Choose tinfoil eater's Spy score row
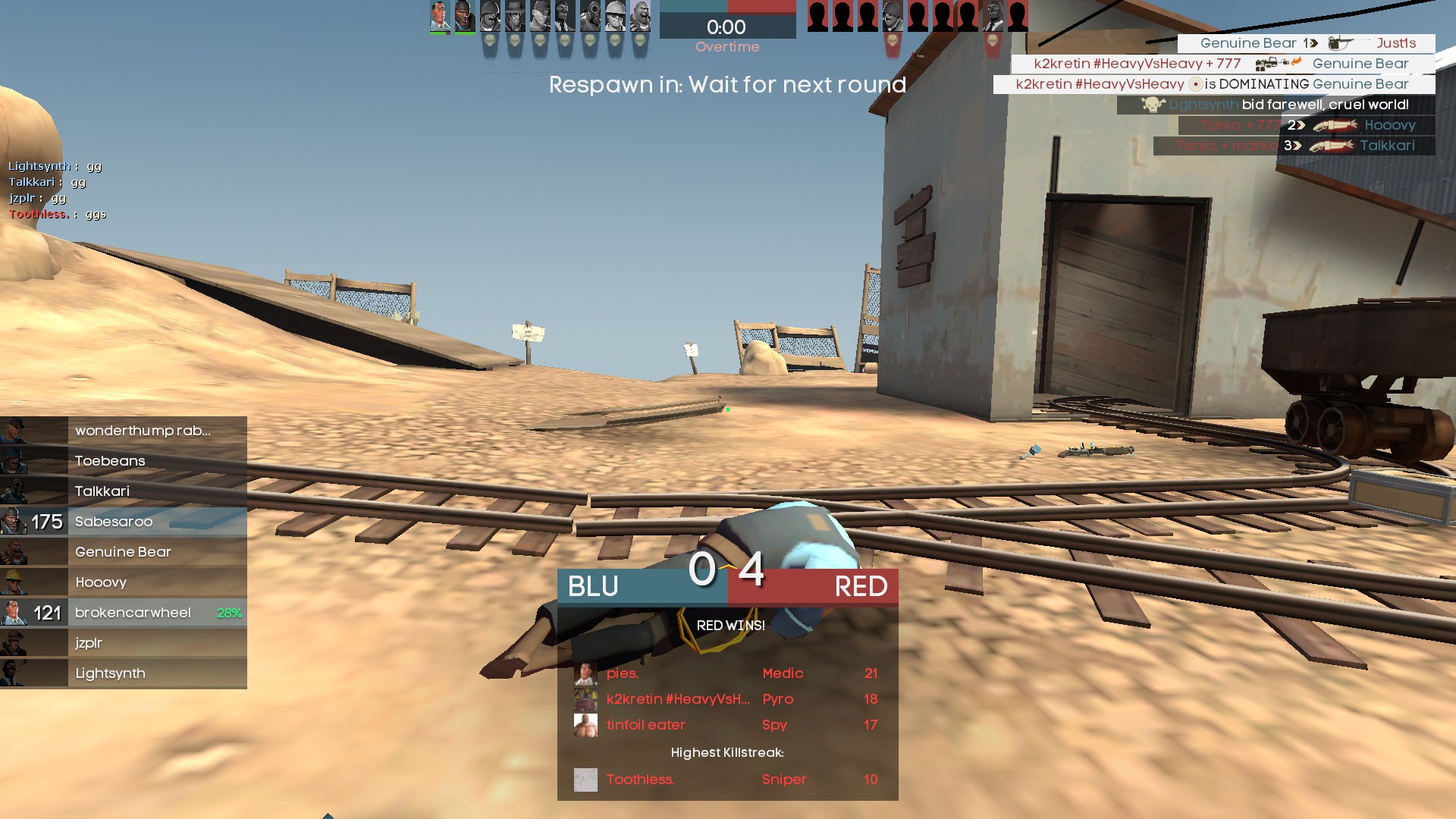 click(726, 725)
